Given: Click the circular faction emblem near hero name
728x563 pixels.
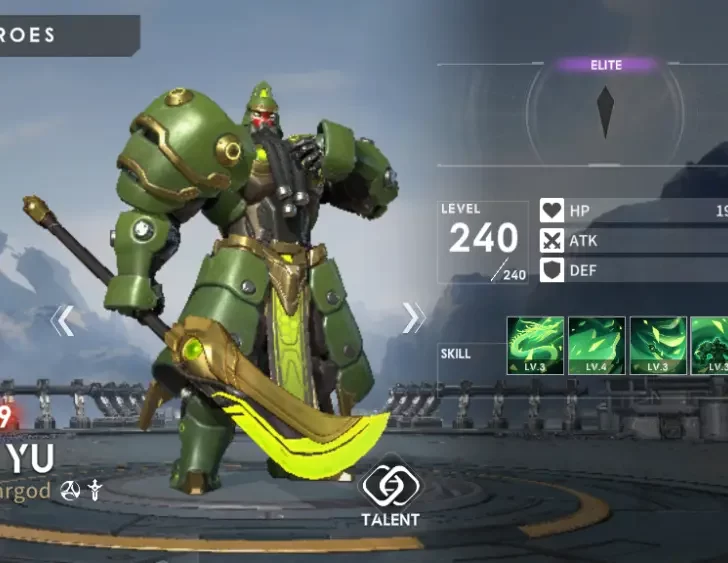Looking at the screenshot, I should tap(70, 490).
